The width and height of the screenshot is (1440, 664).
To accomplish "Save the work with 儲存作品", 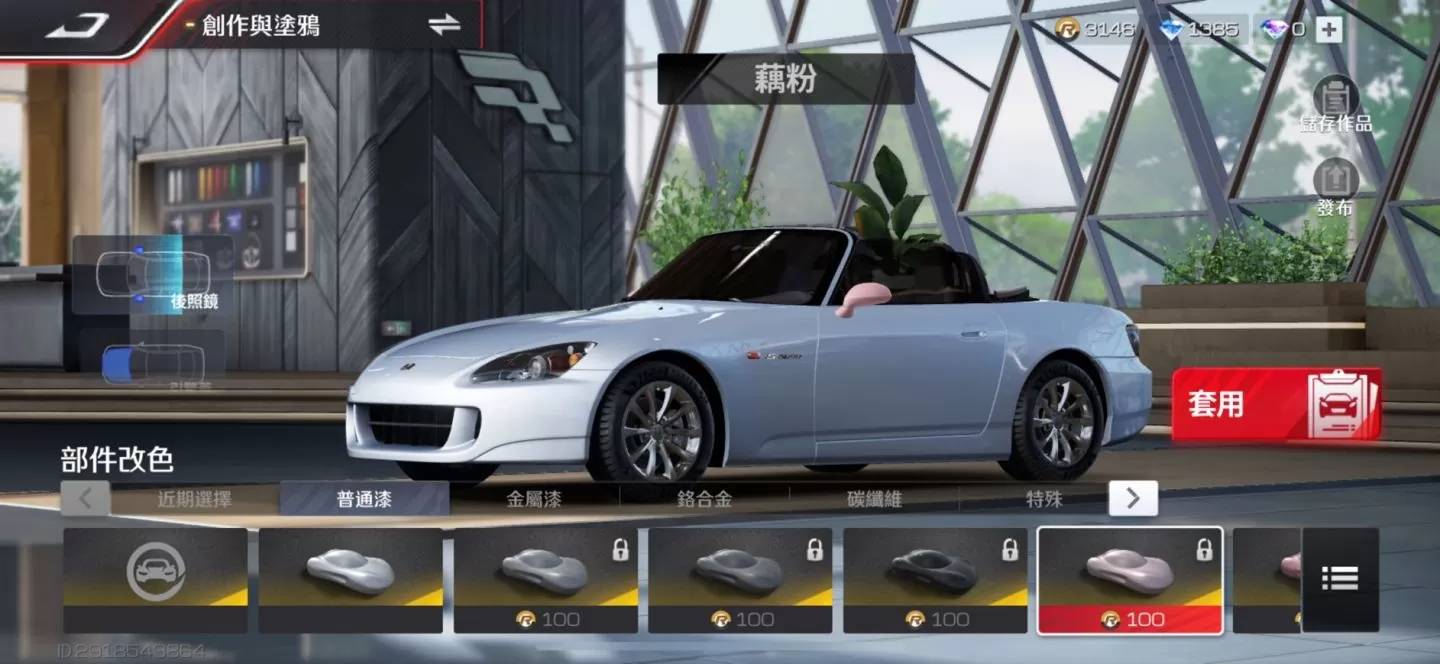I will tap(1335, 106).
